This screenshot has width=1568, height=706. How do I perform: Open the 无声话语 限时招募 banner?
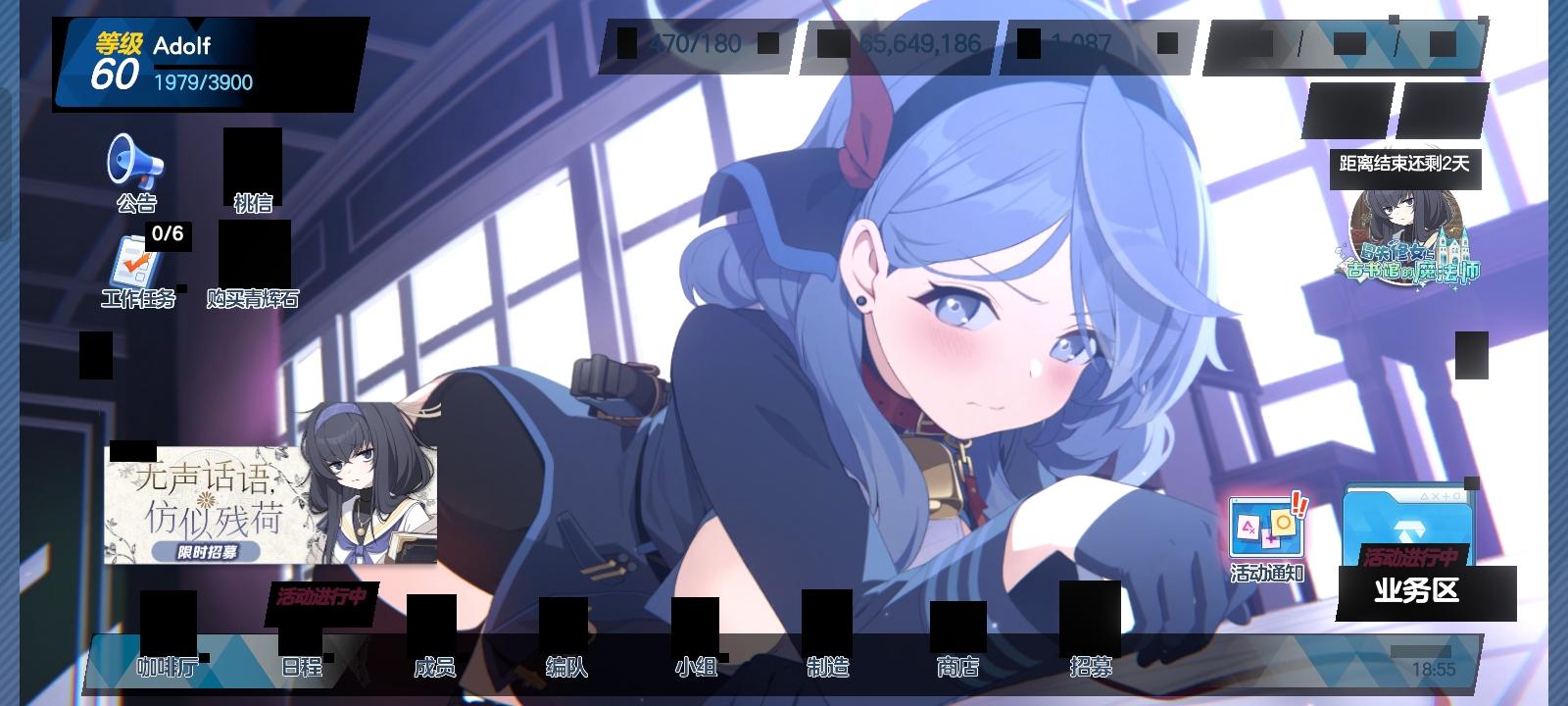click(267, 500)
